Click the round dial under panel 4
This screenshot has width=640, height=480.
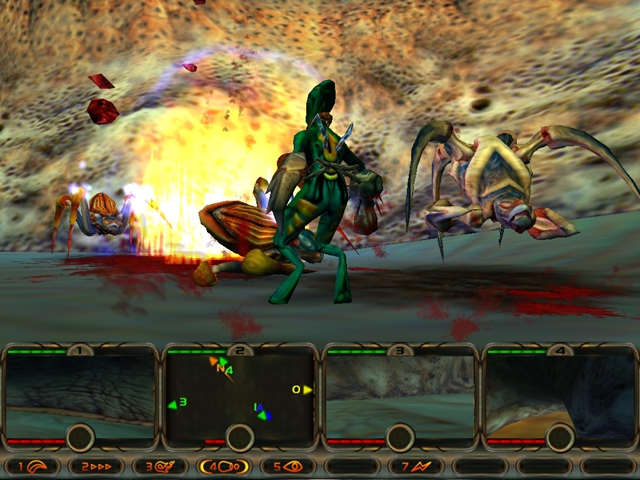click(560, 437)
